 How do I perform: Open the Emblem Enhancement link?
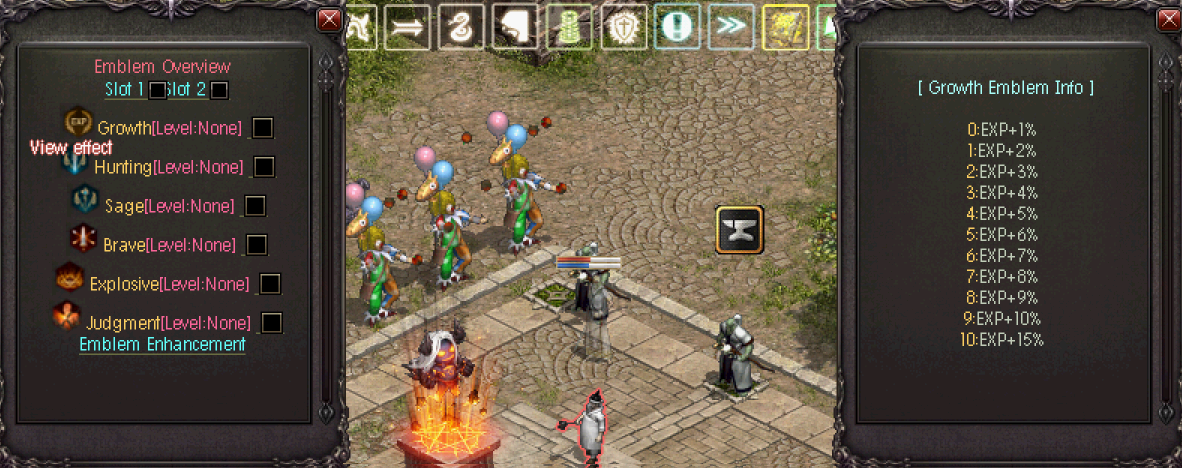(x=162, y=344)
